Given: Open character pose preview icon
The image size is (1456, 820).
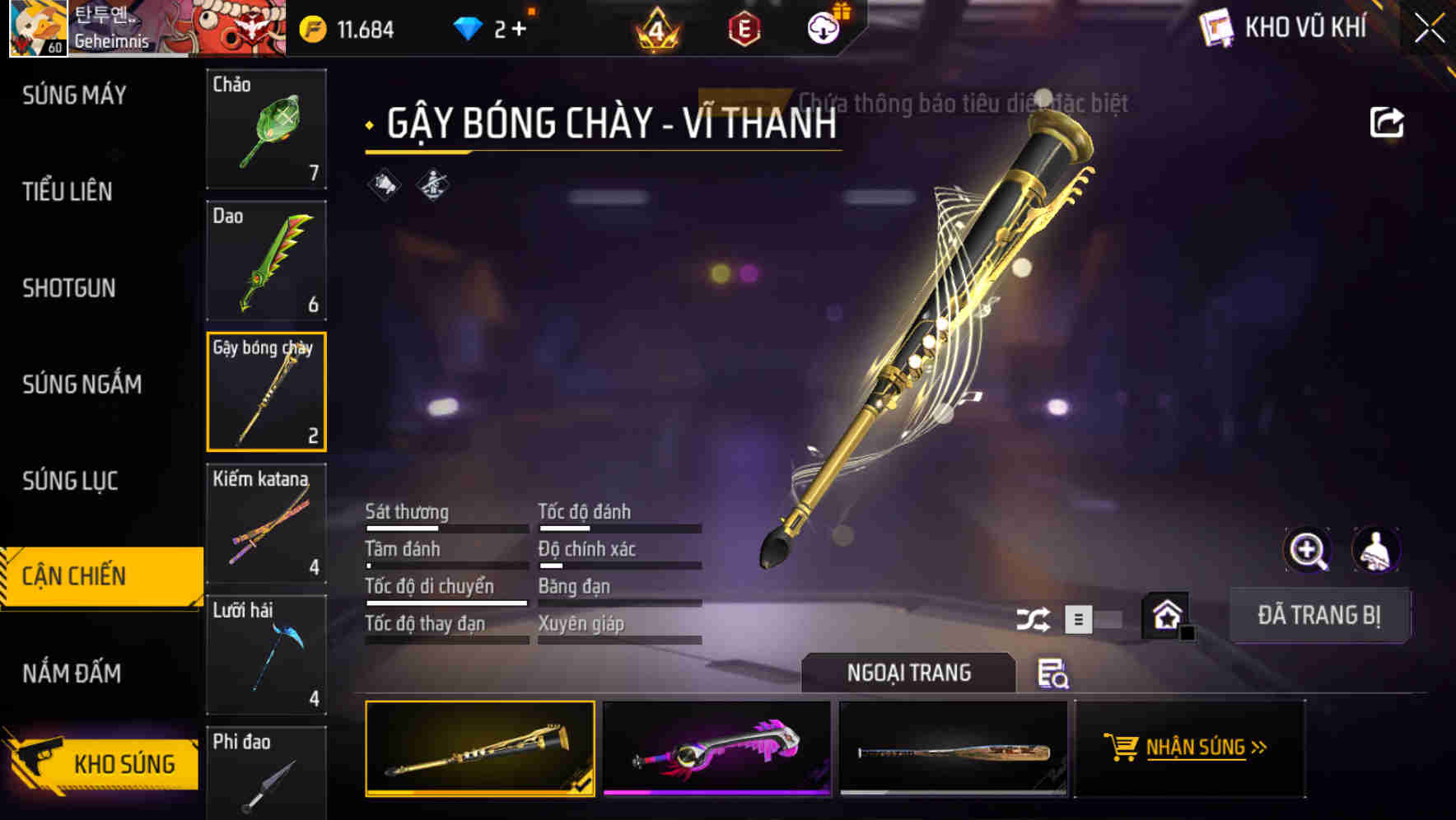Looking at the screenshot, I should [x=1375, y=550].
